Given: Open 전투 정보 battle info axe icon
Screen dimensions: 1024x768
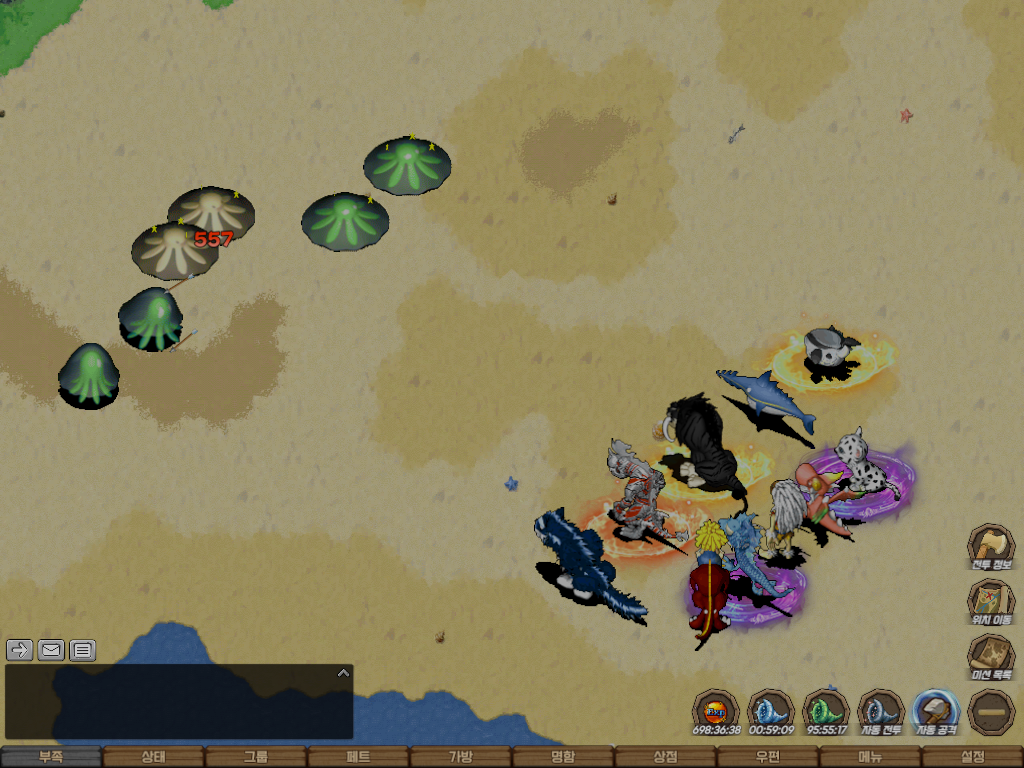Looking at the screenshot, I should (x=990, y=547).
